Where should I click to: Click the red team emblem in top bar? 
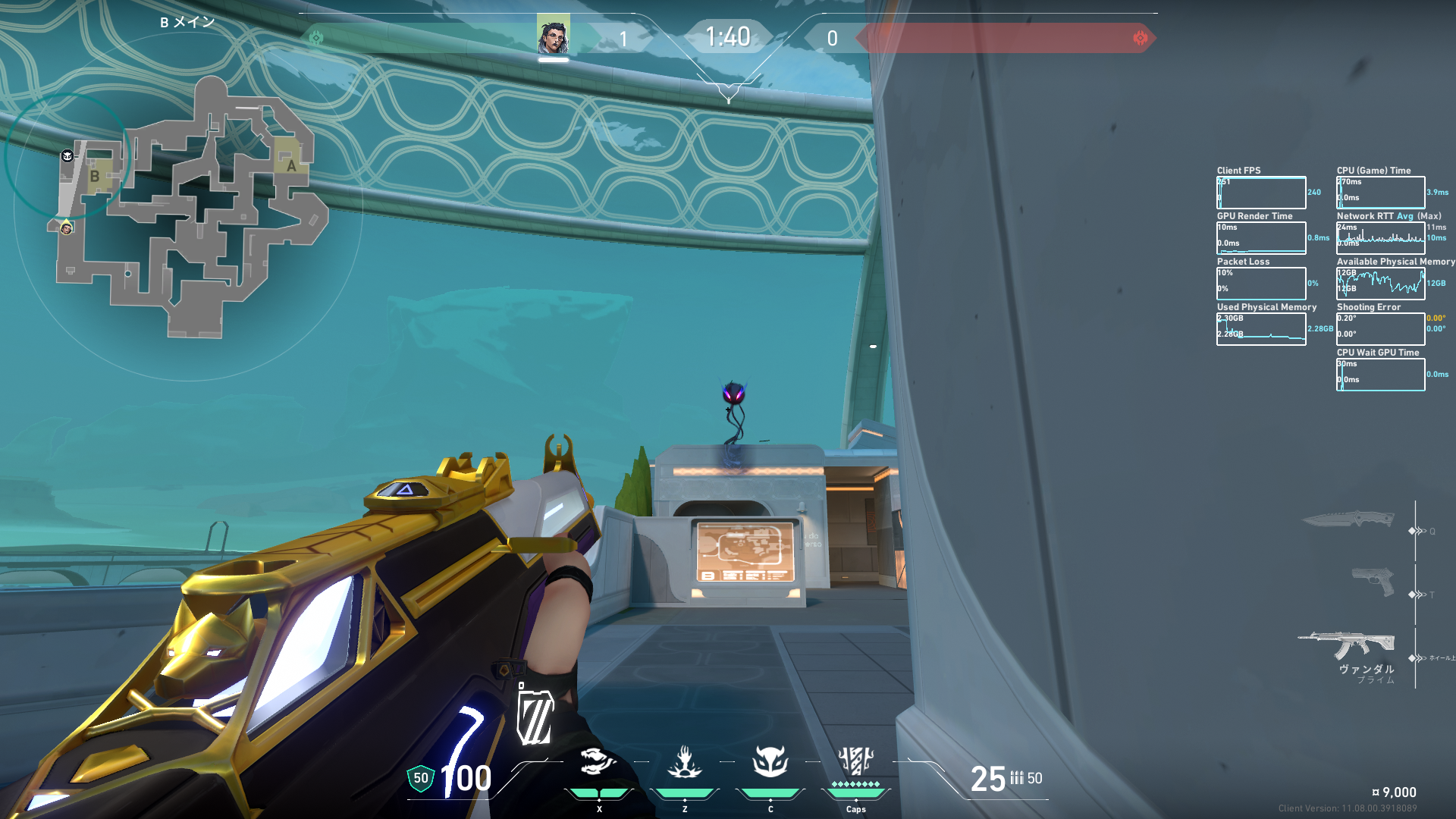tap(1140, 38)
